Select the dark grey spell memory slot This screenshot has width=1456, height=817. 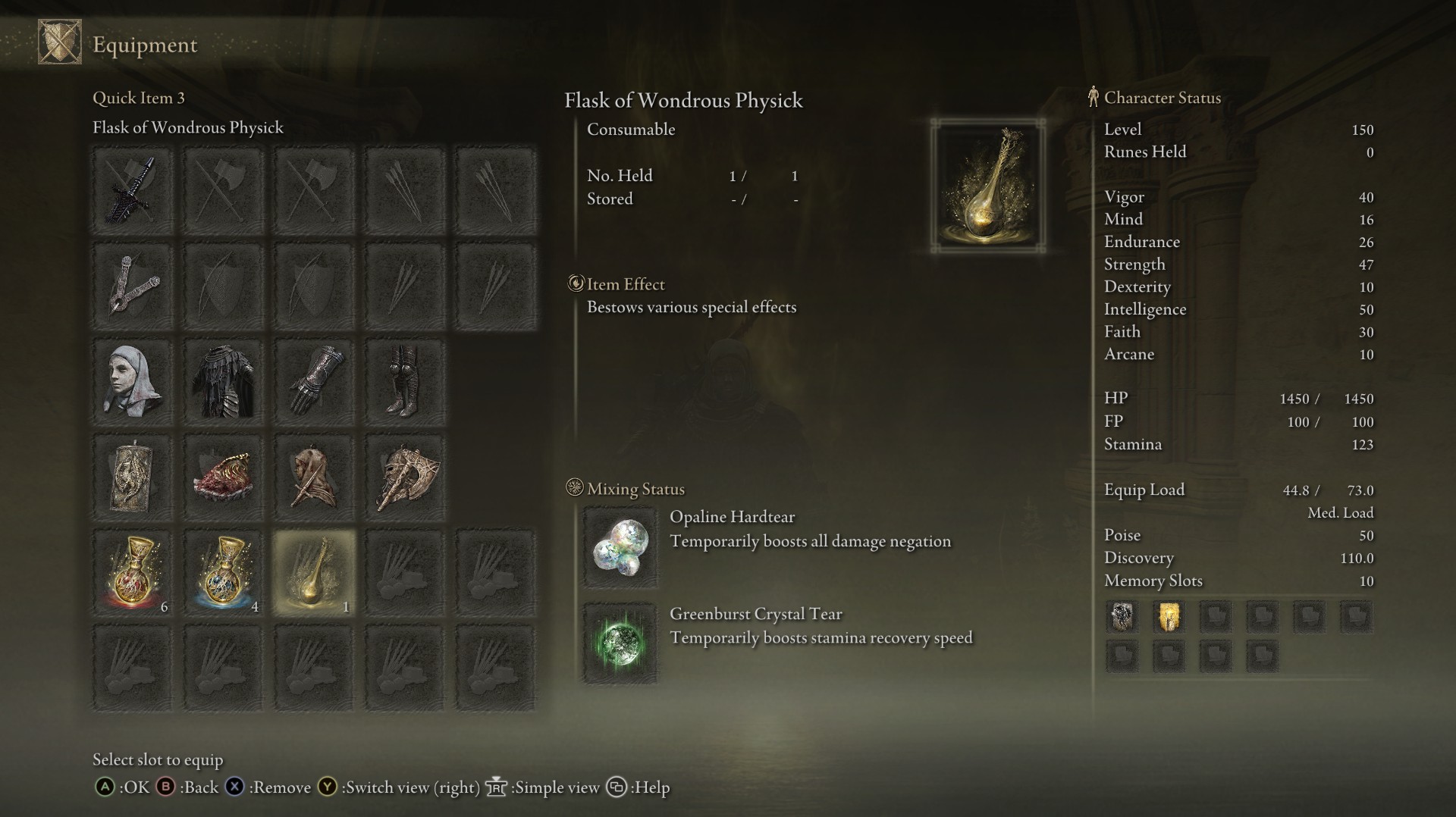[x=1122, y=617]
